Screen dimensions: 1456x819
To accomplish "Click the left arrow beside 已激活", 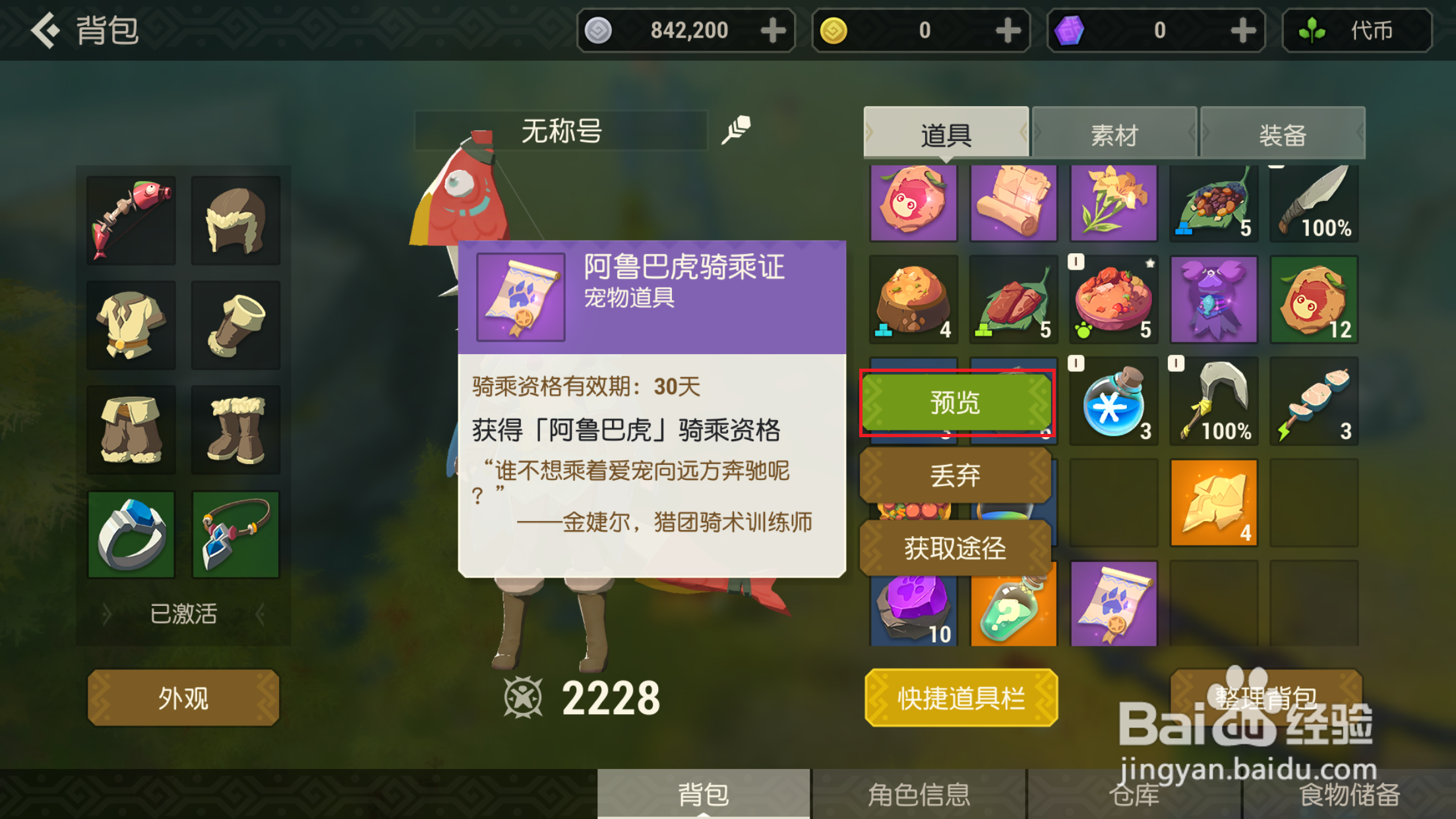I will (x=107, y=614).
